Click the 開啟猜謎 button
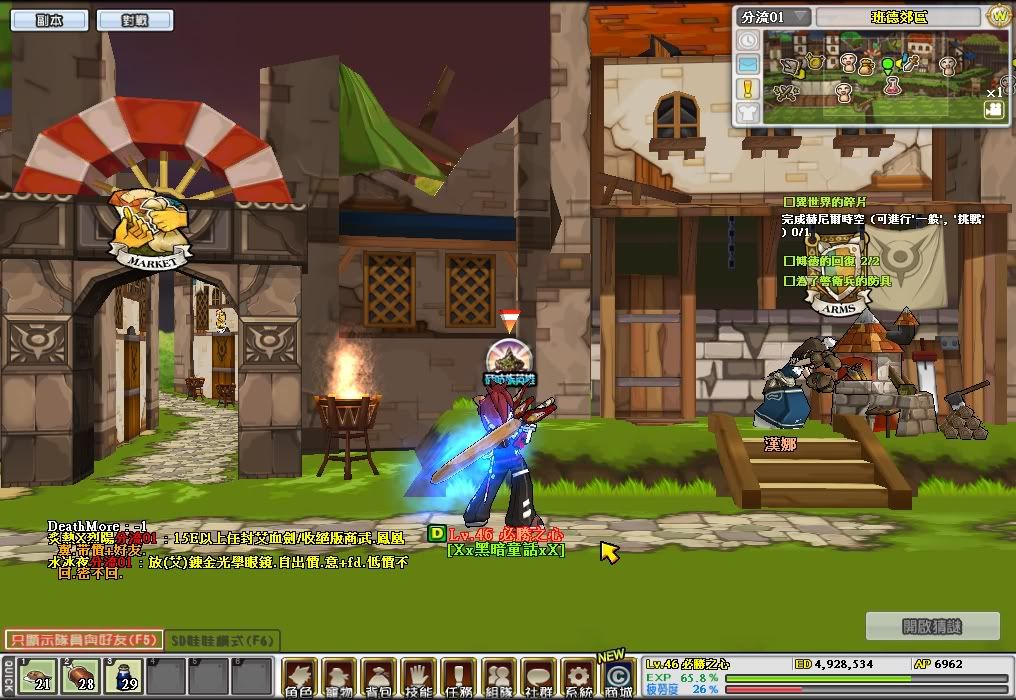The height and width of the screenshot is (700, 1016). 932,627
